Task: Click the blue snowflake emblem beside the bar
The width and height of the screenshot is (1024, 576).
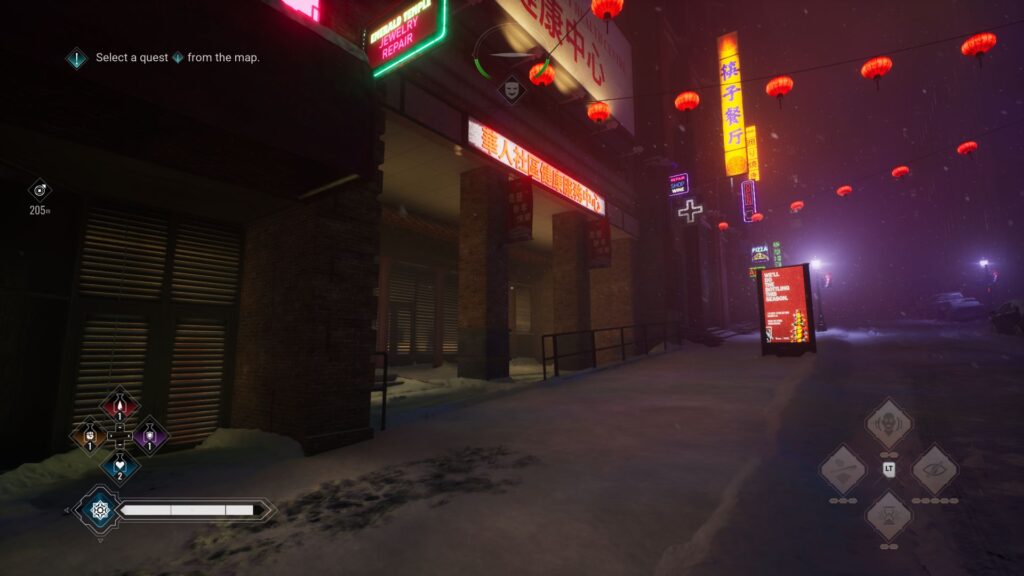Action: [99, 510]
